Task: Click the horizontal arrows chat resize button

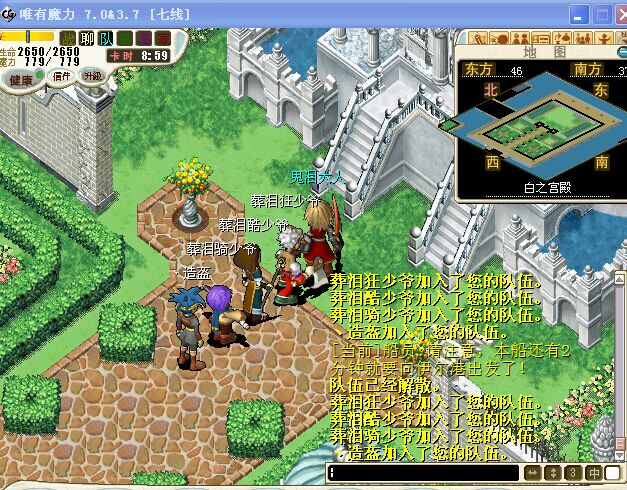Action: (532, 473)
